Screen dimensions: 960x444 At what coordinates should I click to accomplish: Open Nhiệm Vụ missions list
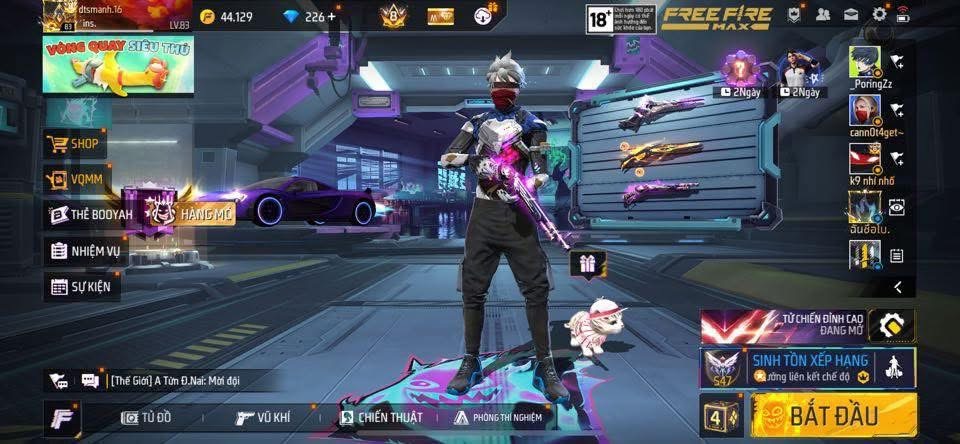point(84,251)
